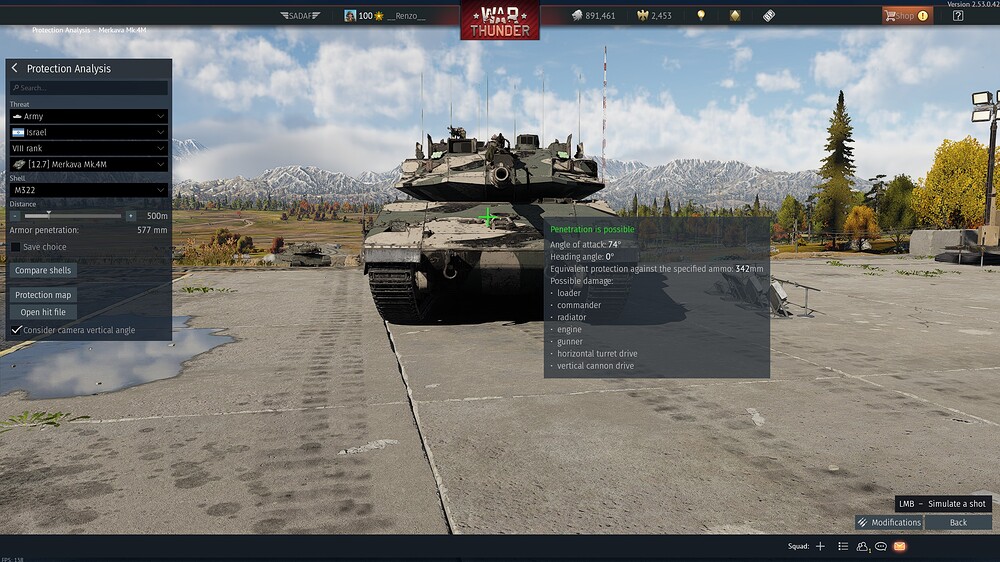The height and width of the screenshot is (562, 1000).
Task: Open the Israel nation dropdown
Action: click(88, 132)
